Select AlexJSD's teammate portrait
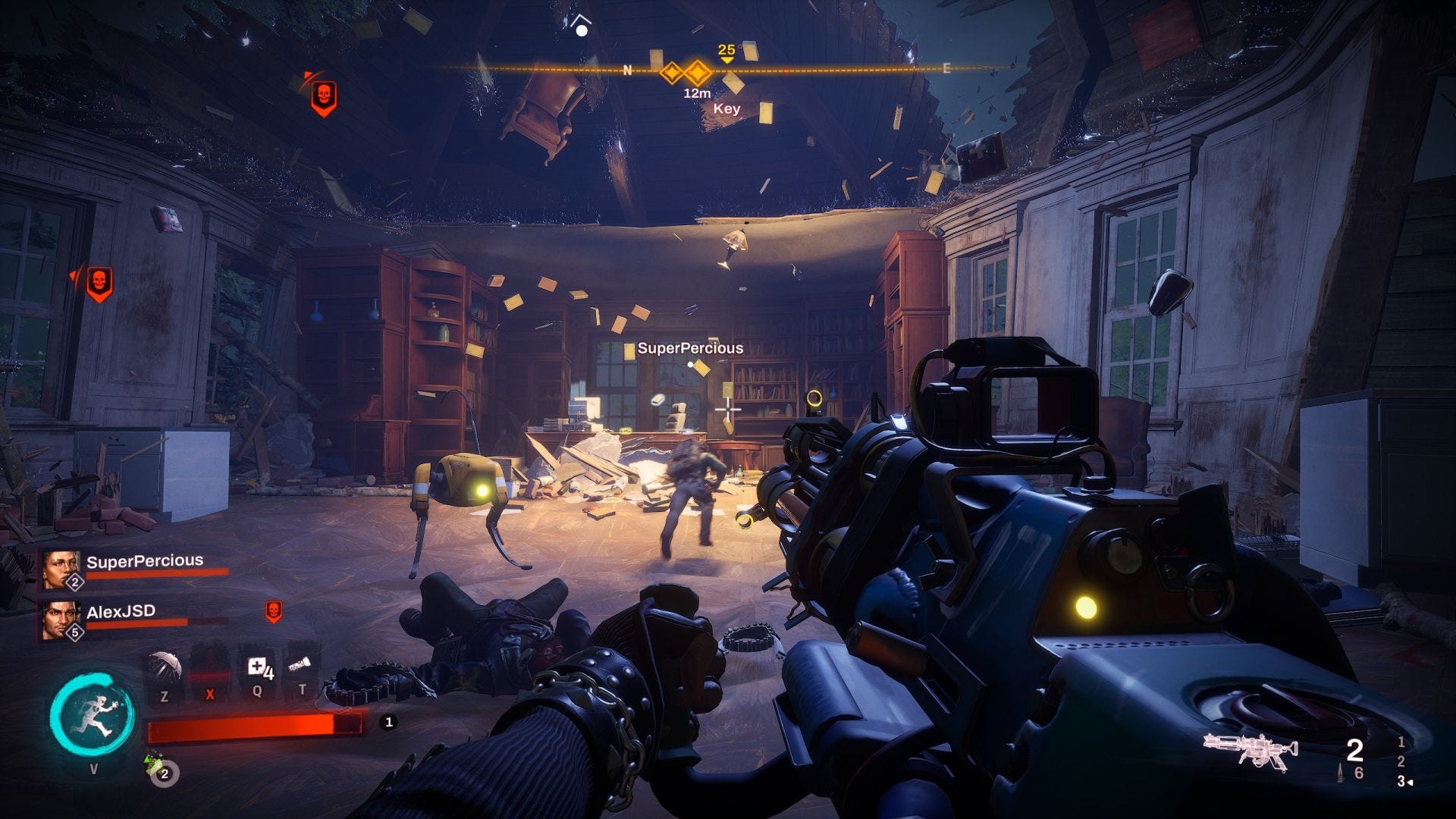Viewport: 1456px width, 819px height. point(61,619)
